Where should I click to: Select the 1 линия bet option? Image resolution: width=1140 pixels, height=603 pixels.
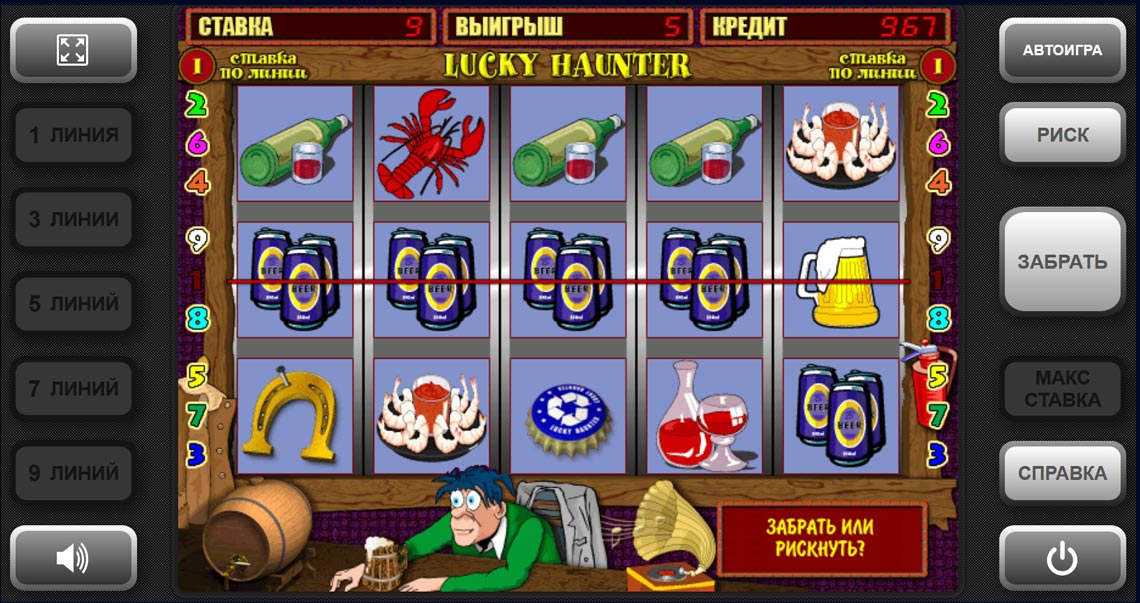click(73, 135)
